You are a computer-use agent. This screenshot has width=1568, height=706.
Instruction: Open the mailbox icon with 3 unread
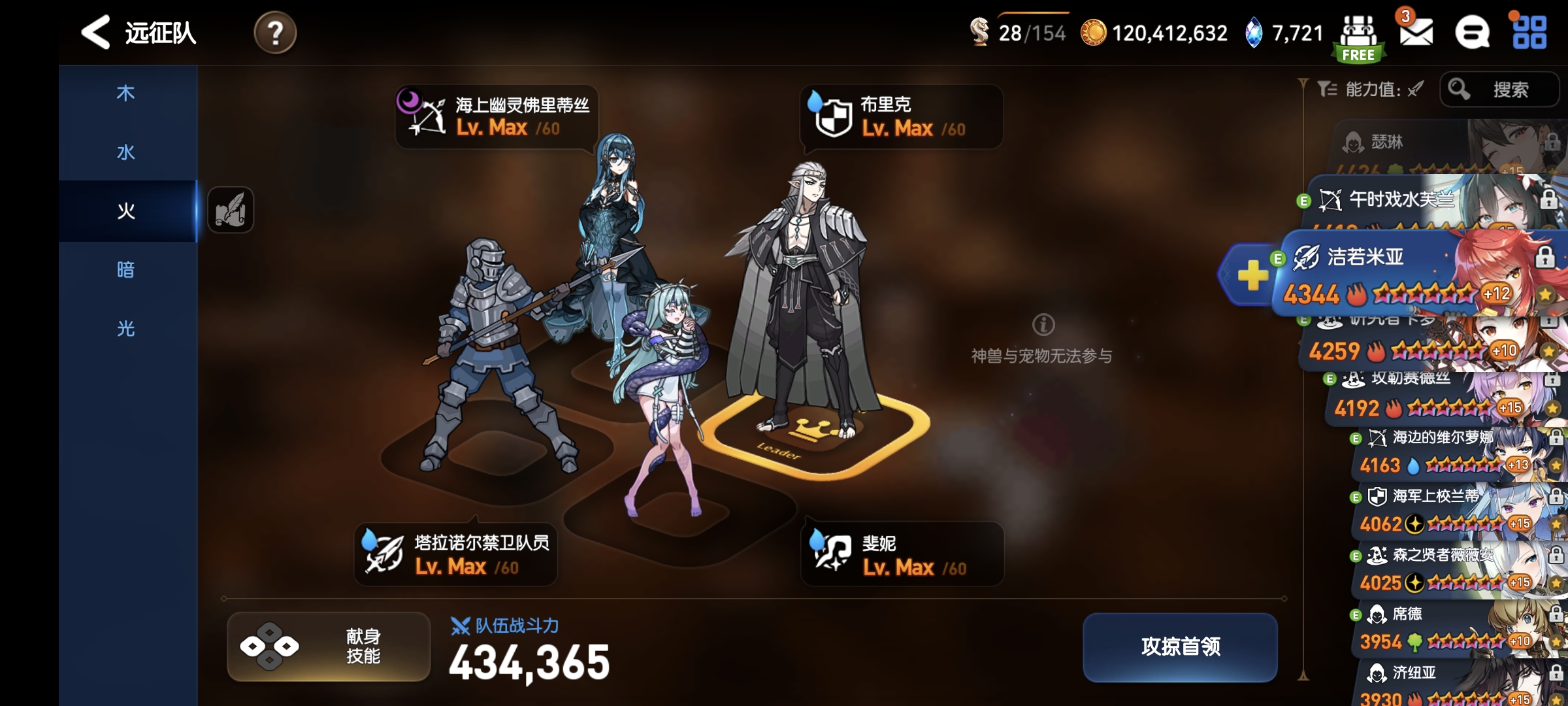pyautogui.click(x=1415, y=33)
